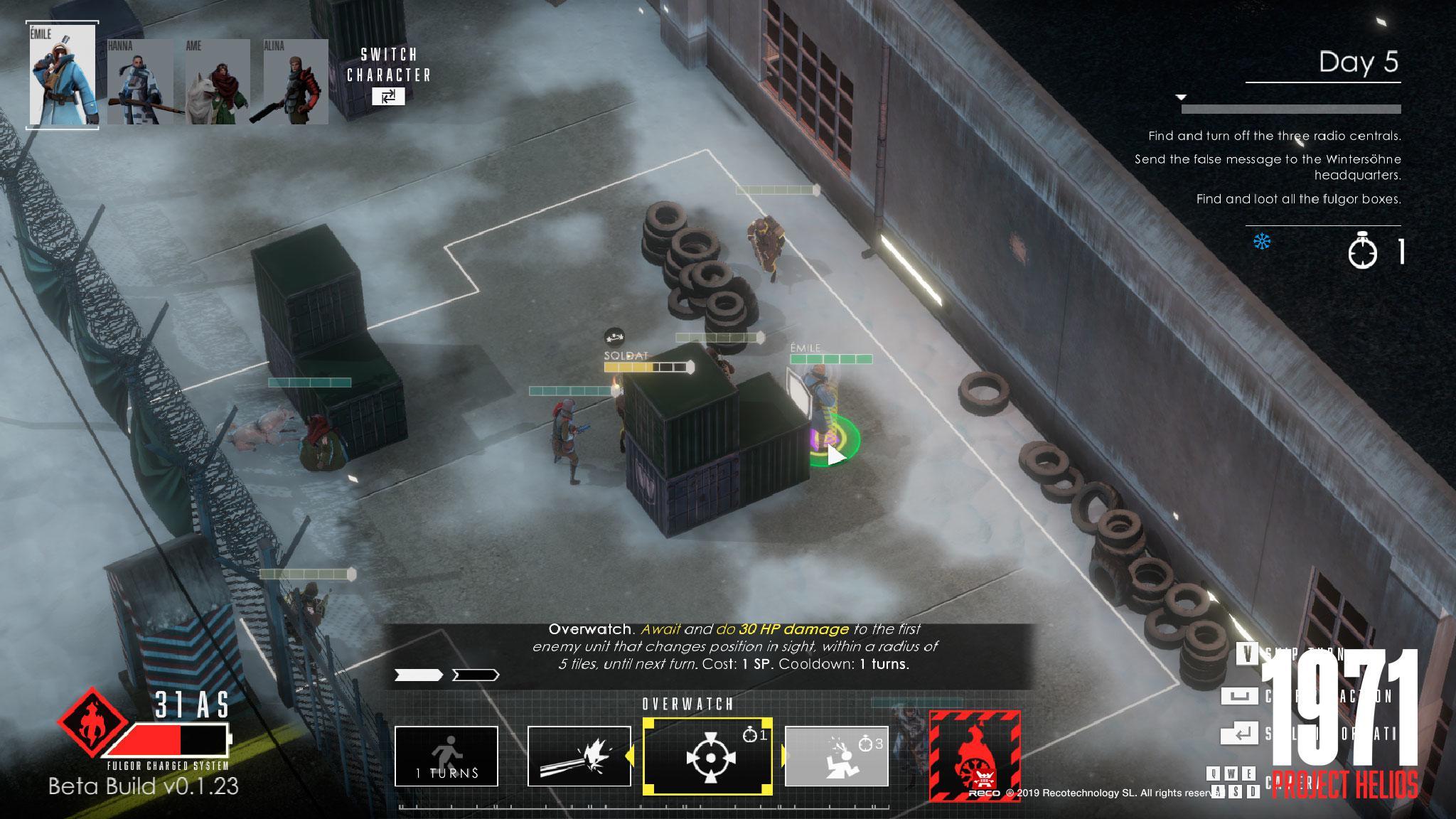Select Émile's character portrait
Screen dimensions: 1456x819
click(63, 75)
